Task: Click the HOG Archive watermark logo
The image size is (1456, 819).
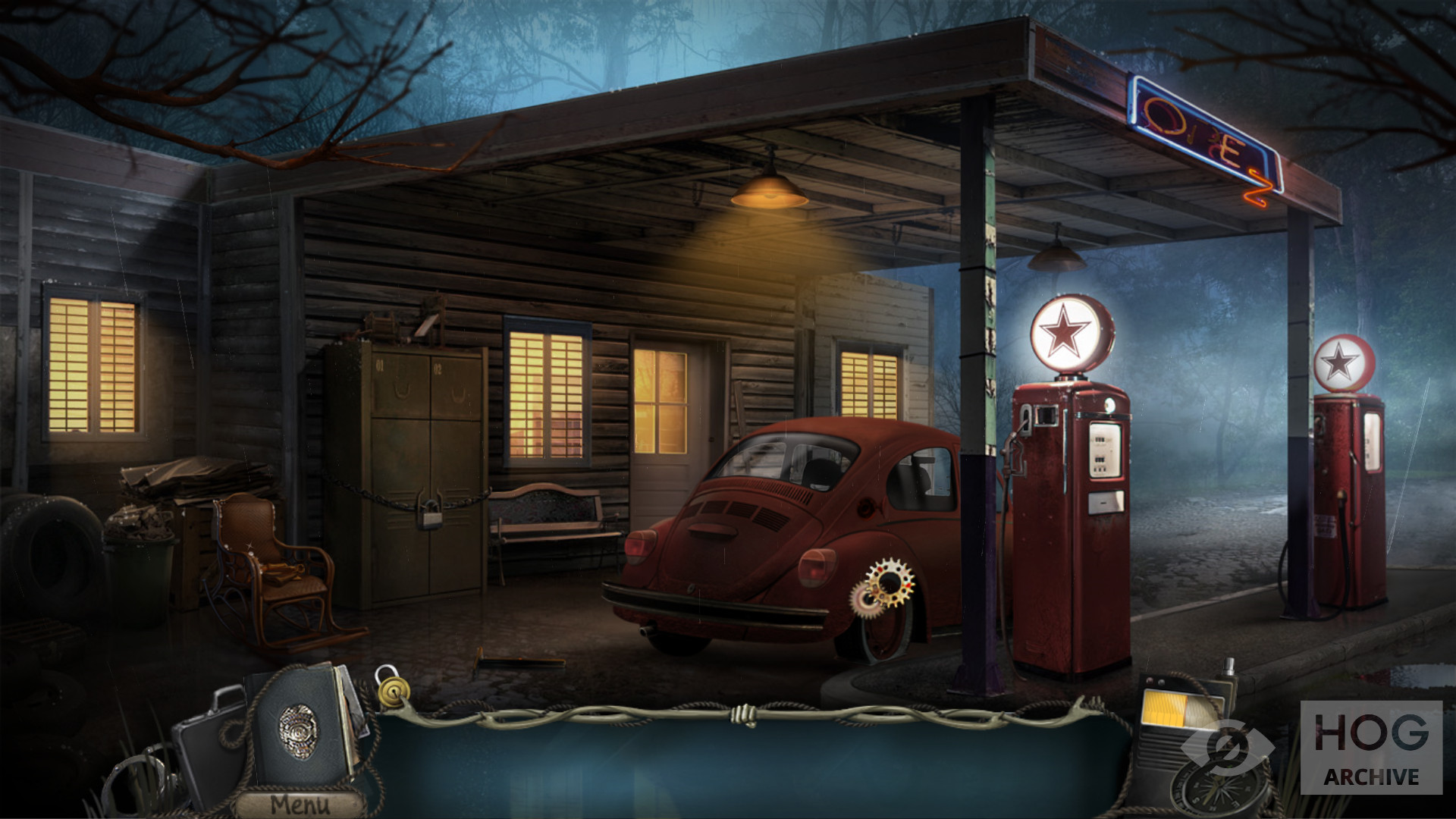Action: pyautogui.click(x=1371, y=748)
